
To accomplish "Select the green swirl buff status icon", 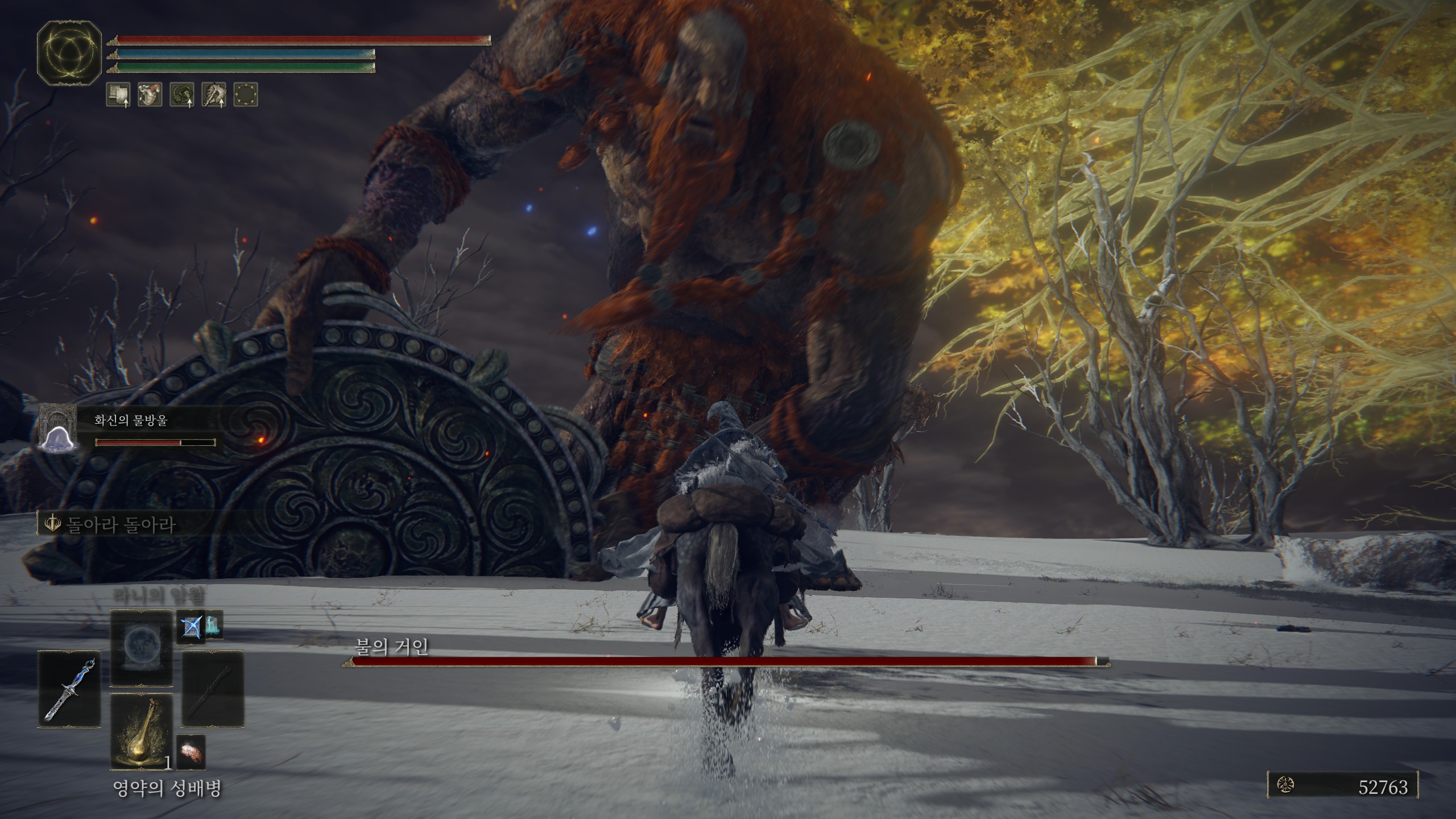I will click(x=182, y=94).
